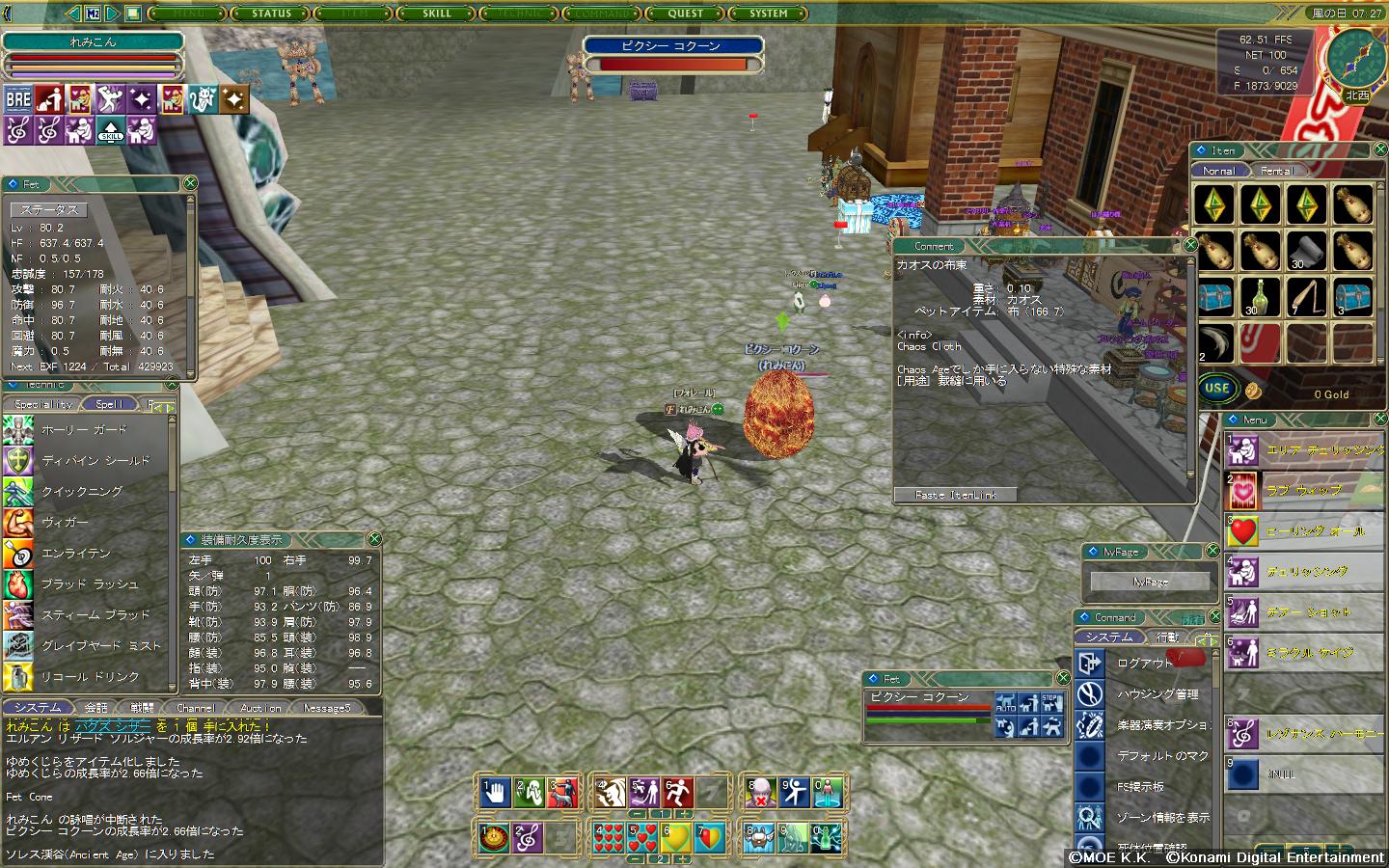Choose ログアウト in the Command window
The height and width of the screenshot is (868, 1389).
coord(1145,664)
